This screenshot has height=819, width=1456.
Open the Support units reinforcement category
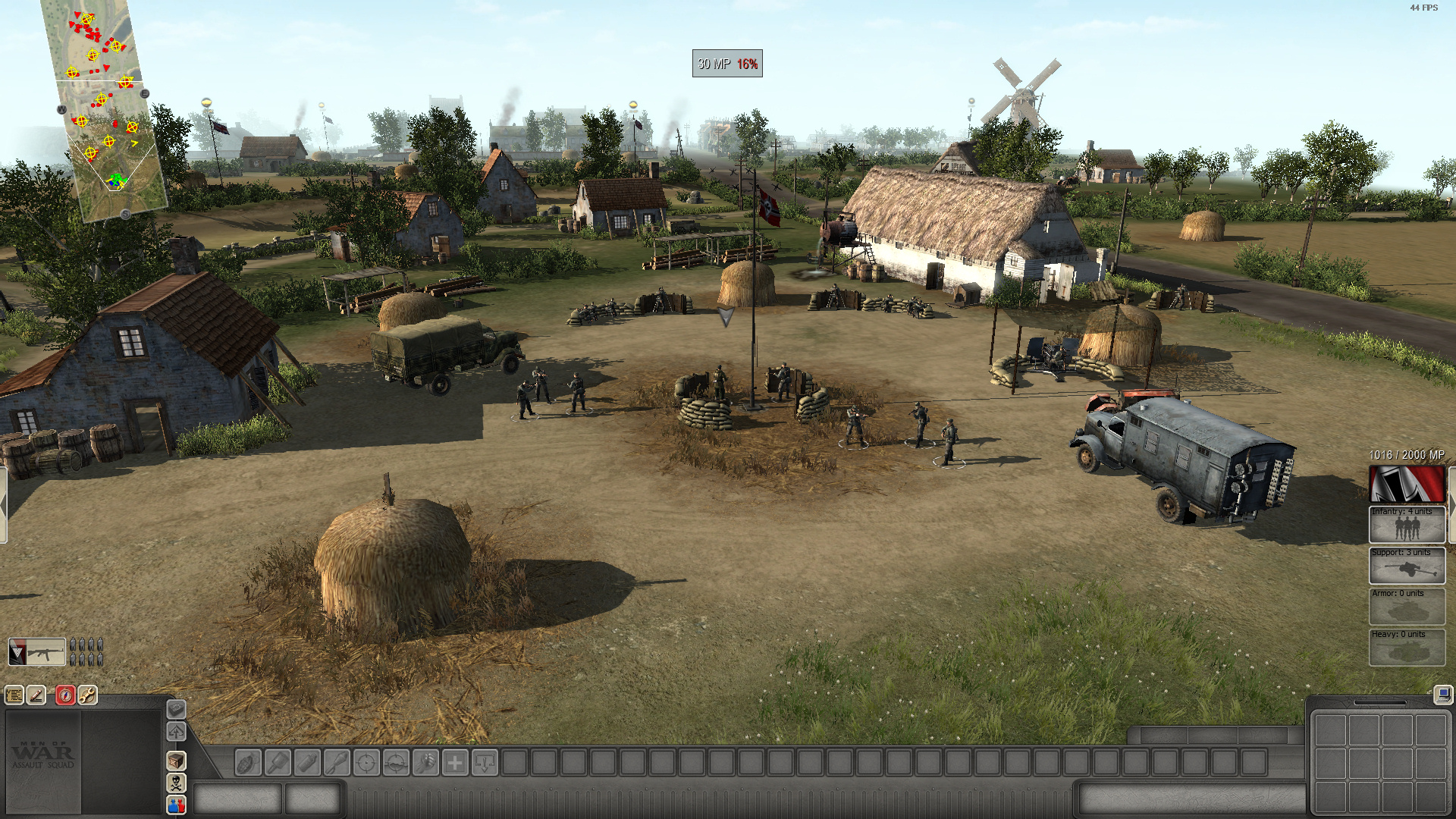tap(1407, 565)
